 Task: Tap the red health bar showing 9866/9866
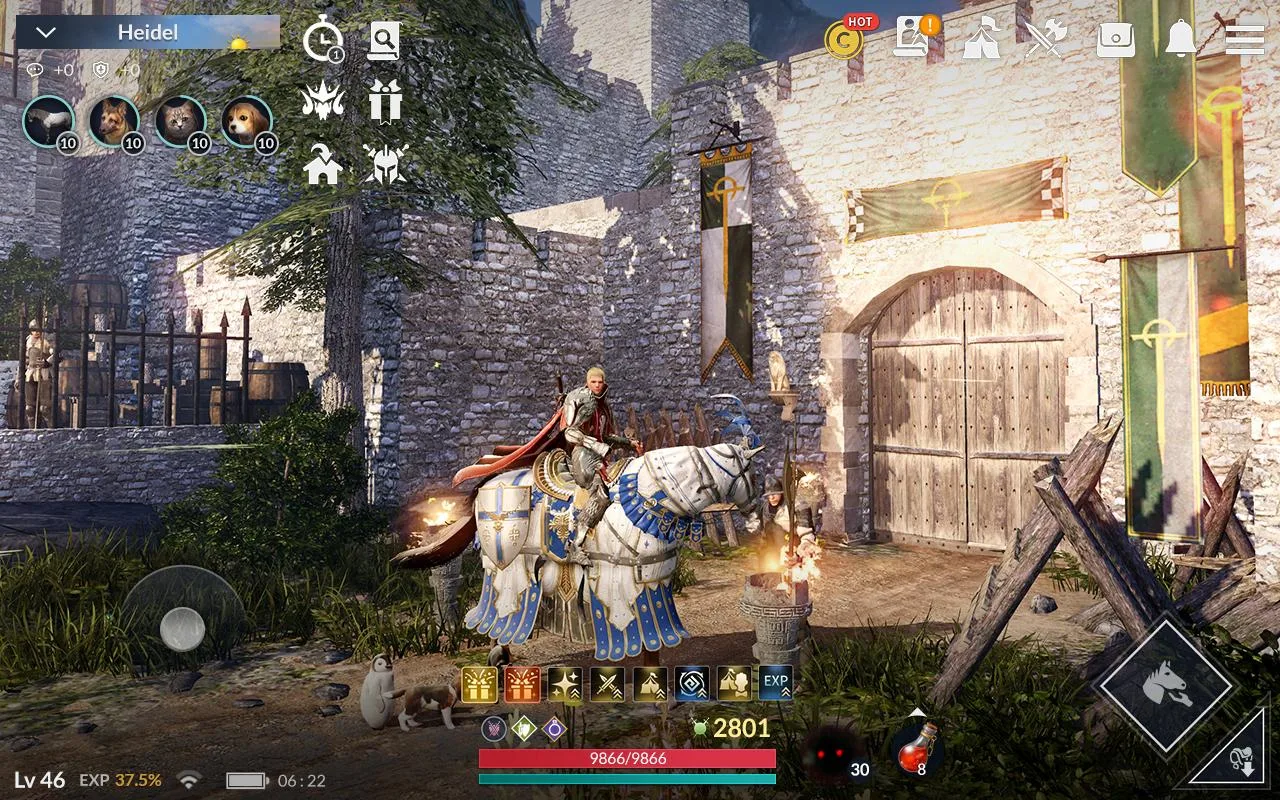(630, 760)
